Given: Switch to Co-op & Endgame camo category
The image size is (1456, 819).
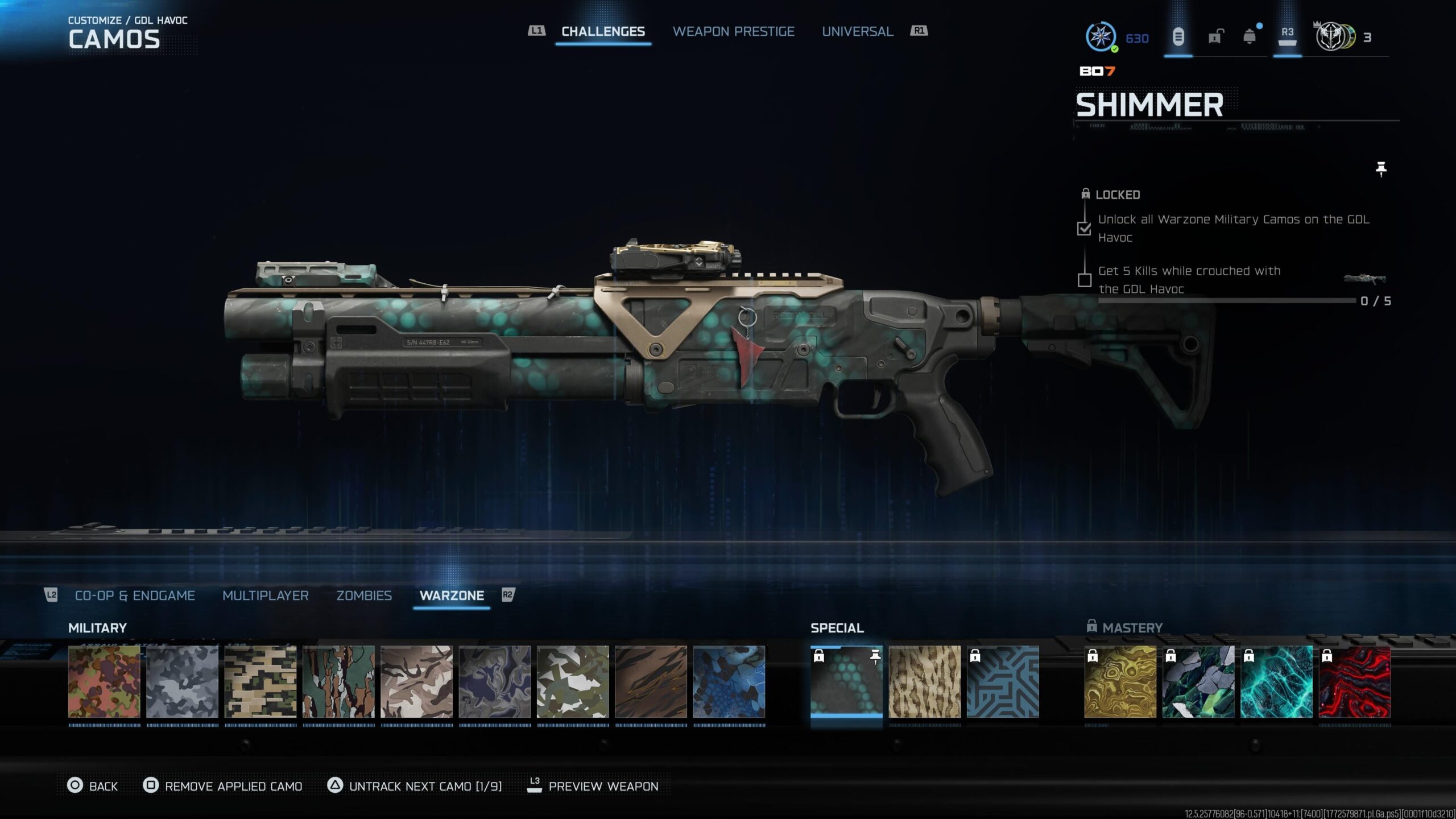Looking at the screenshot, I should (x=135, y=595).
